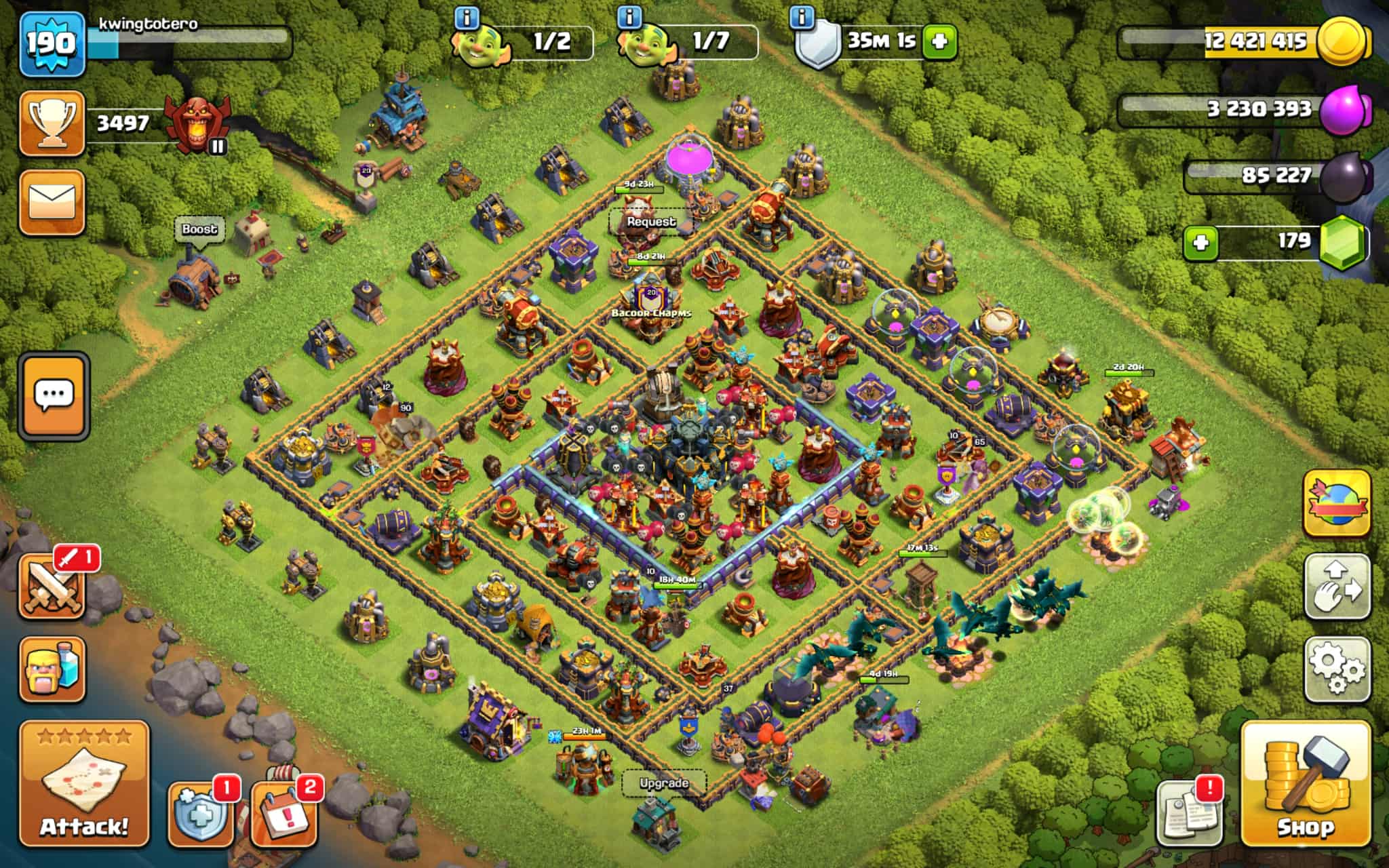The height and width of the screenshot is (868, 1389).
Task: Open the mail inbox envelope
Action: tap(52, 202)
